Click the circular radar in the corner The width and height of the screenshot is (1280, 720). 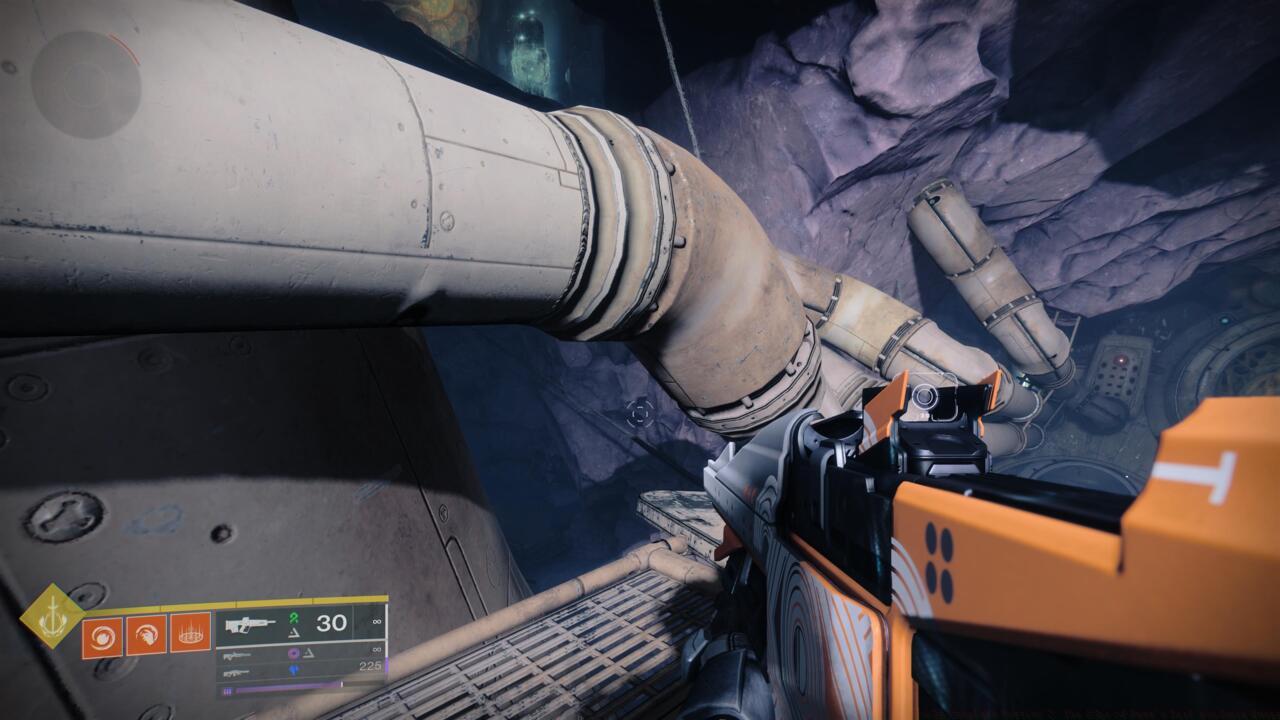[85, 83]
